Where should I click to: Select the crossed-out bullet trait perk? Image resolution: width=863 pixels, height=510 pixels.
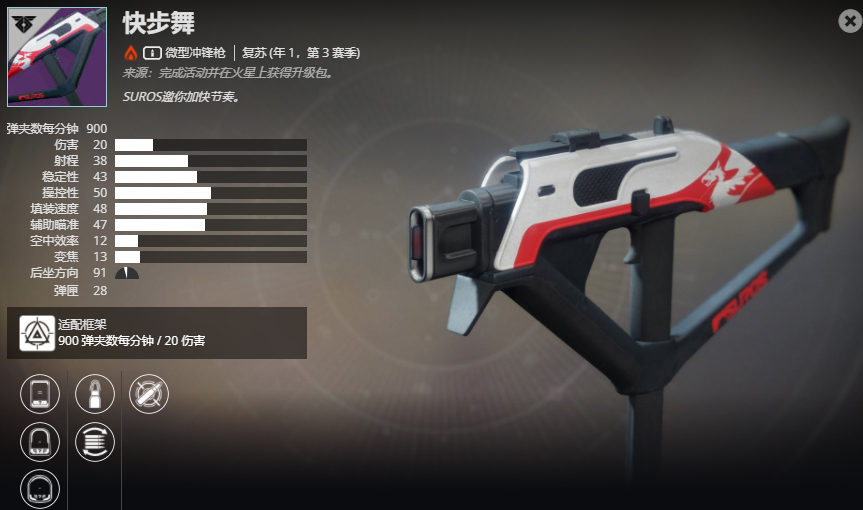tap(149, 393)
